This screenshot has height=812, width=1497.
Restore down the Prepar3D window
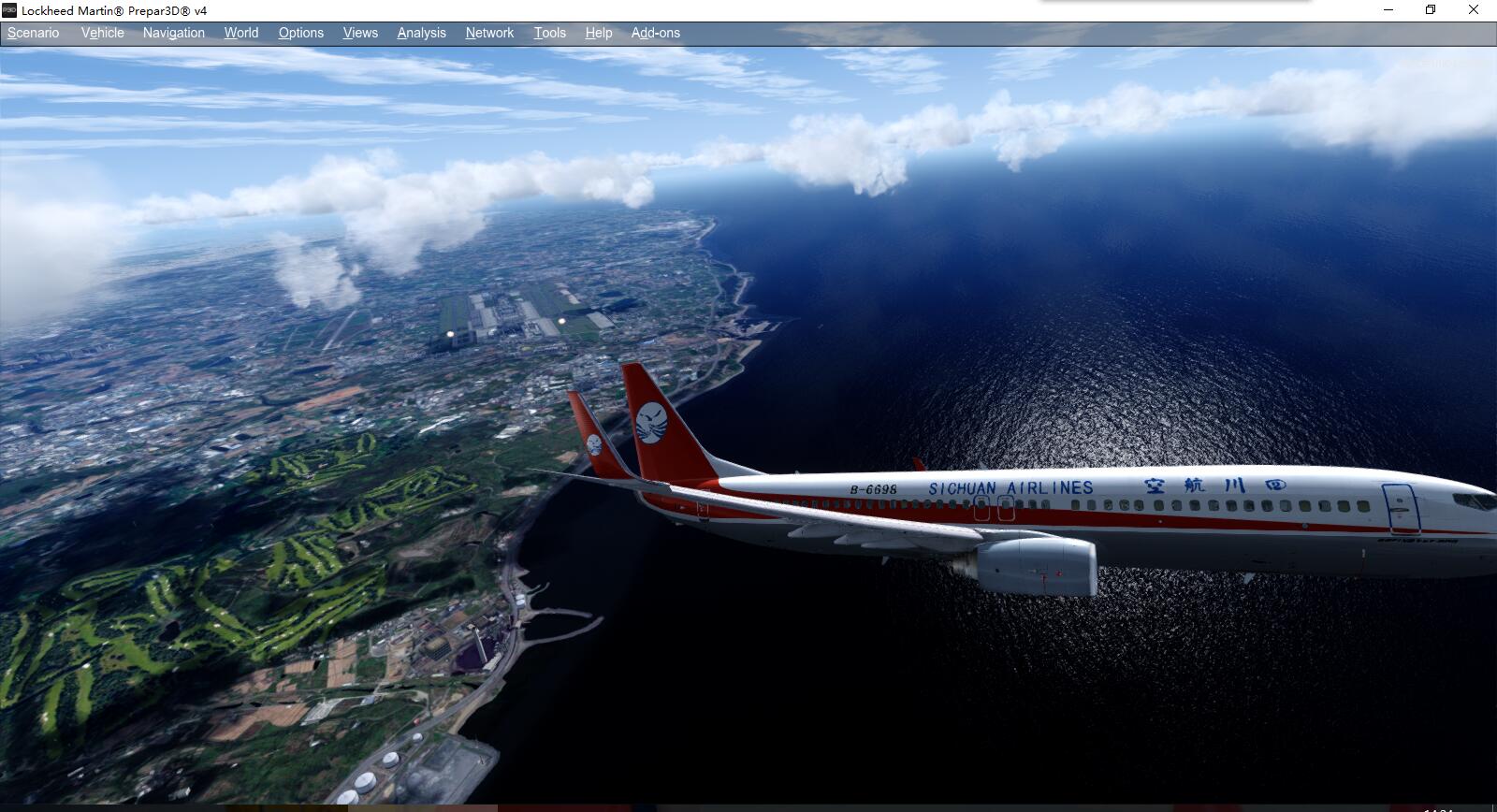(1431, 10)
